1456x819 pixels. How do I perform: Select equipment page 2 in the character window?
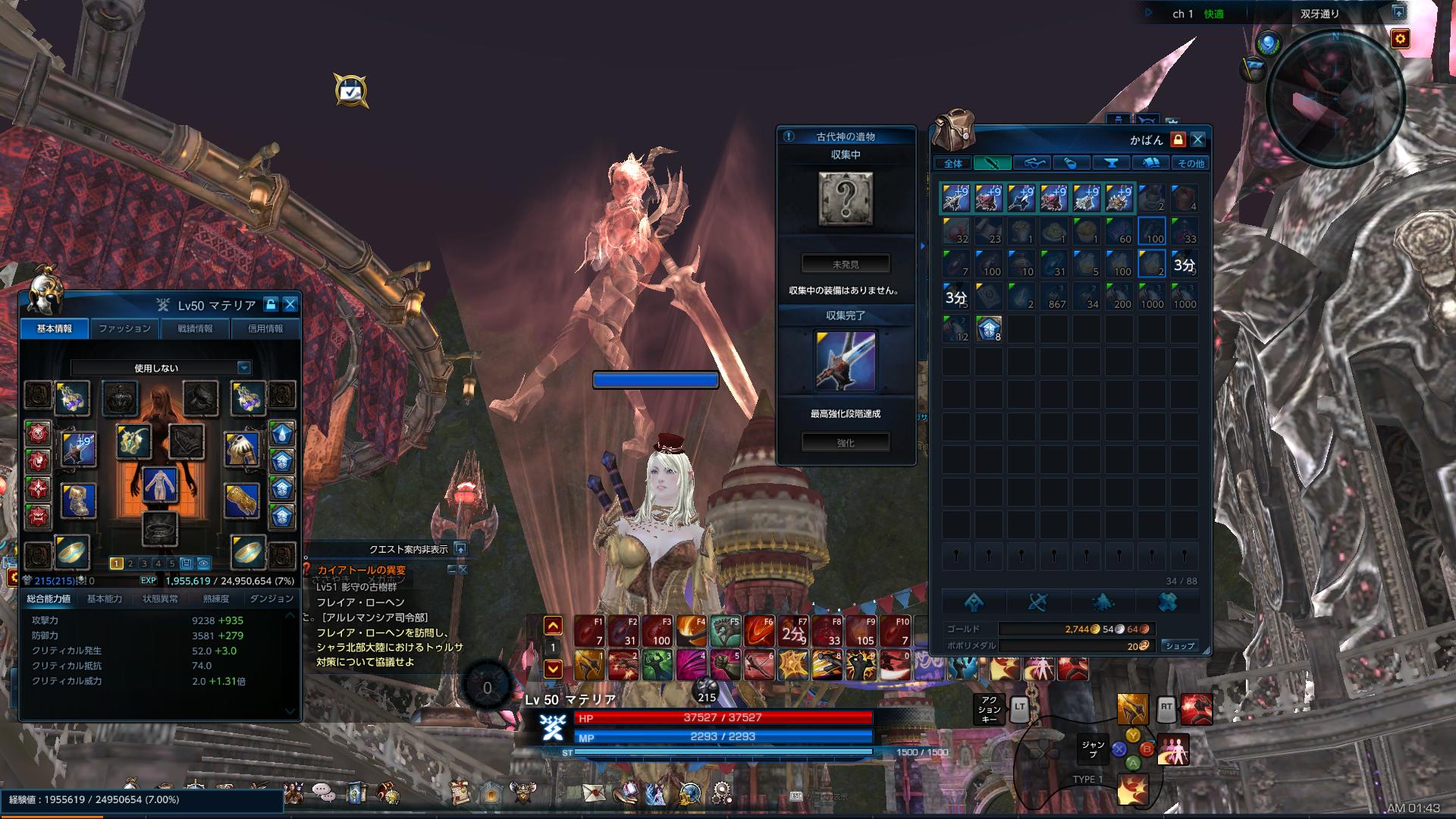(x=130, y=563)
